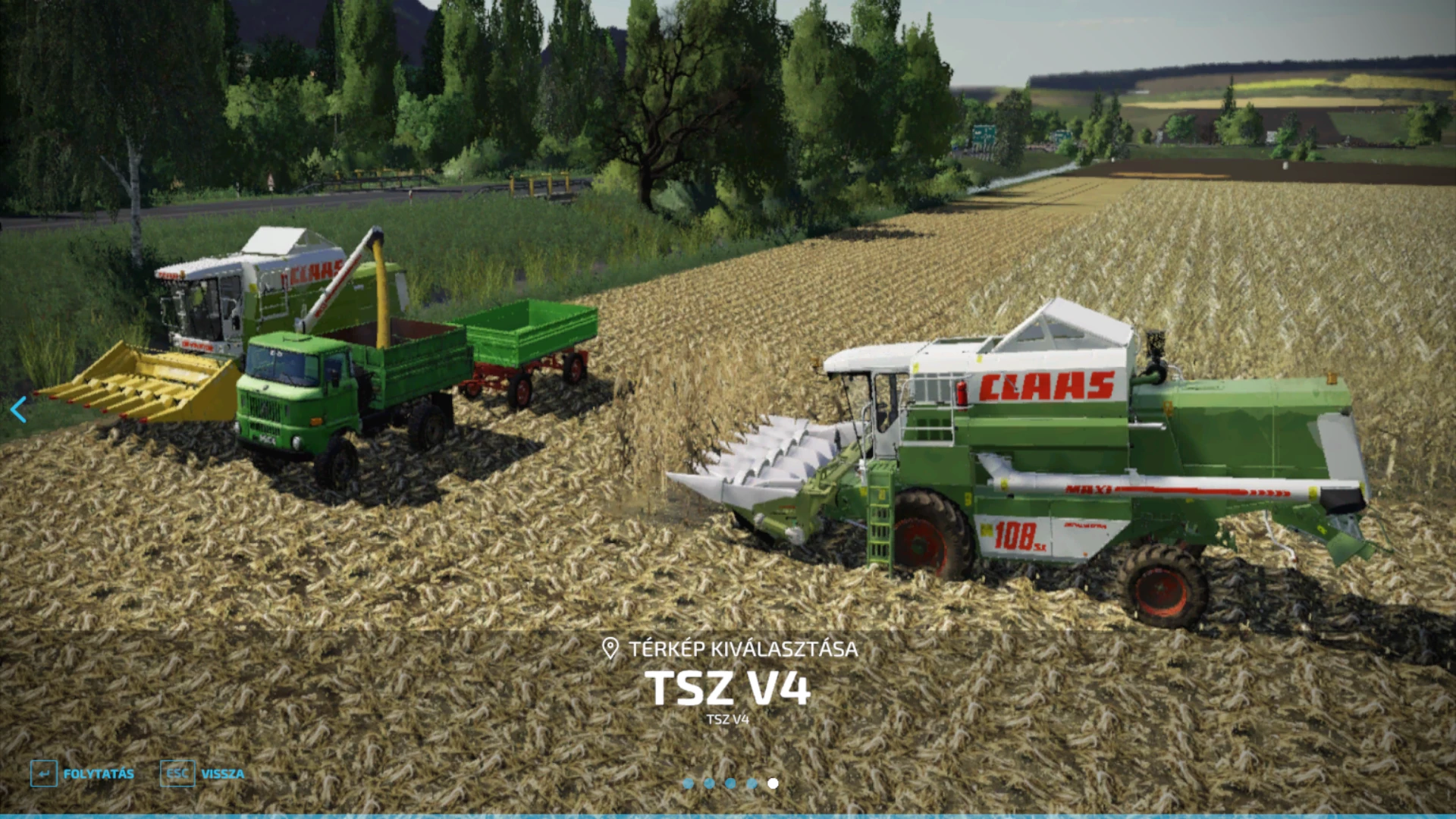Image resolution: width=1456 pixels, height=819 pixels.
Task: Go back using the Vissza button
Action: (202, 773)
